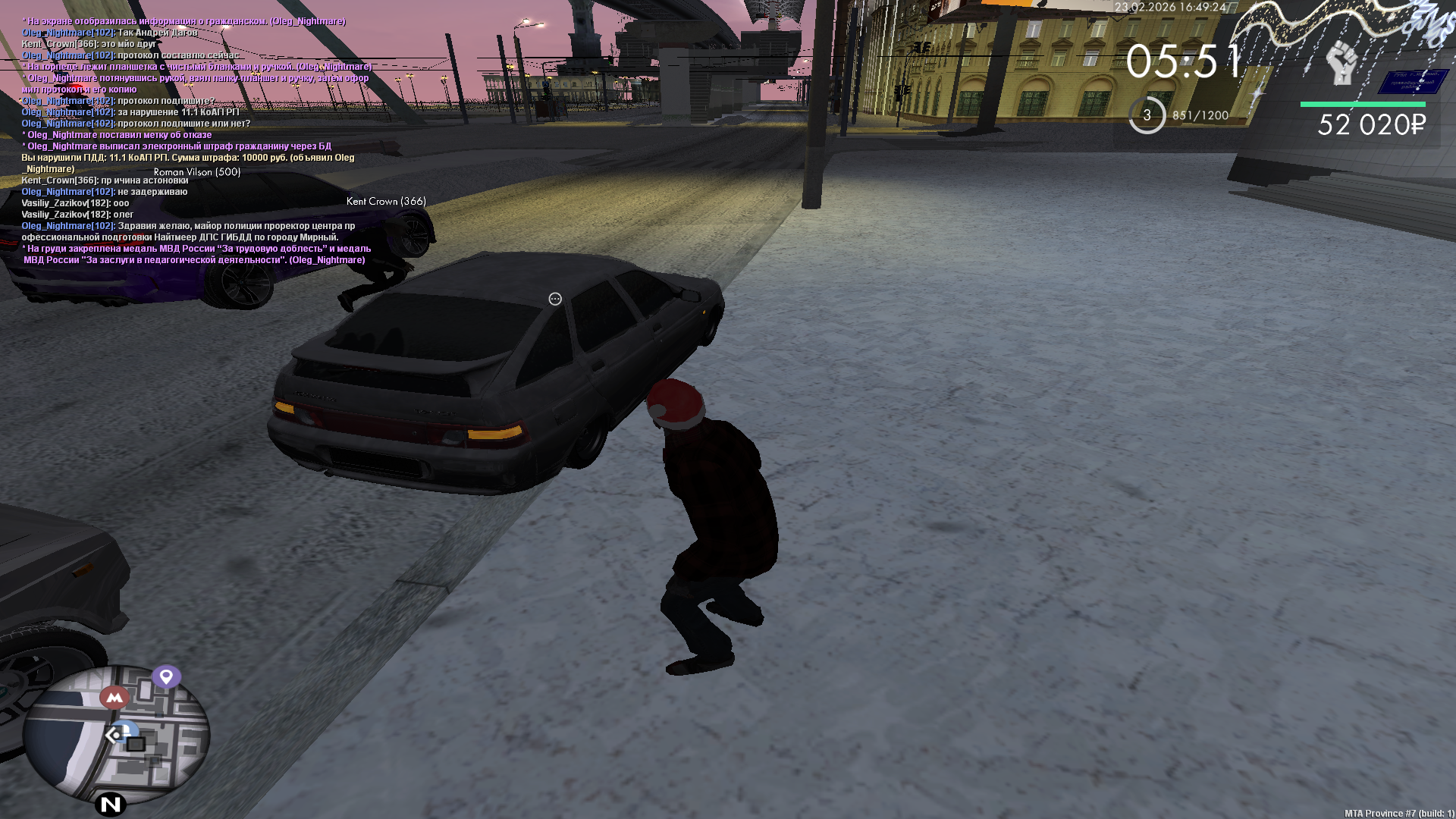The width and height of the screenshot is (1456, 819).
Task: Click the purple location pin on minimap
Action: (x=166, y=676)
